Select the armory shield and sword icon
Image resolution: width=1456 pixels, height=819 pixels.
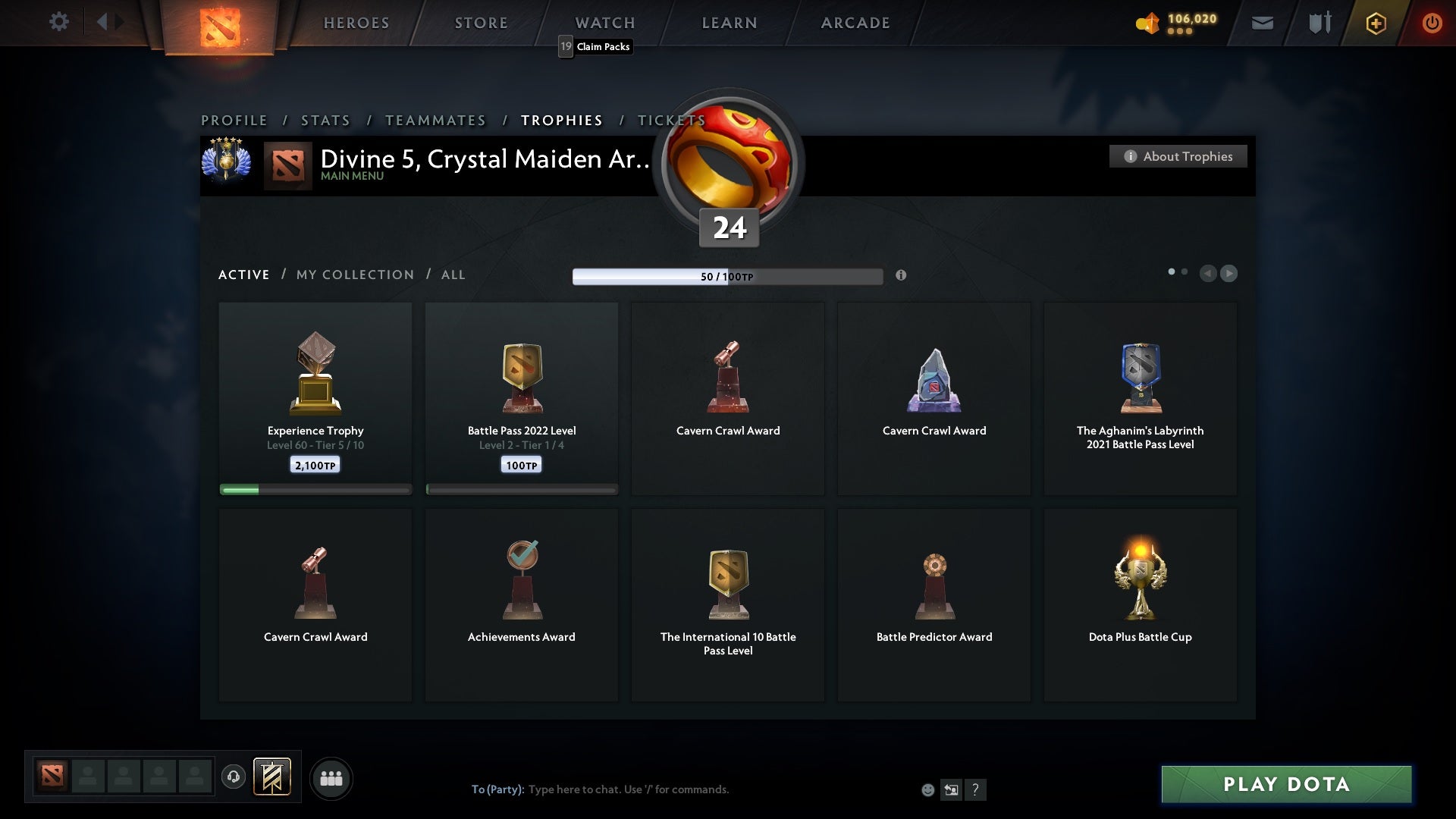(1319, 23)
